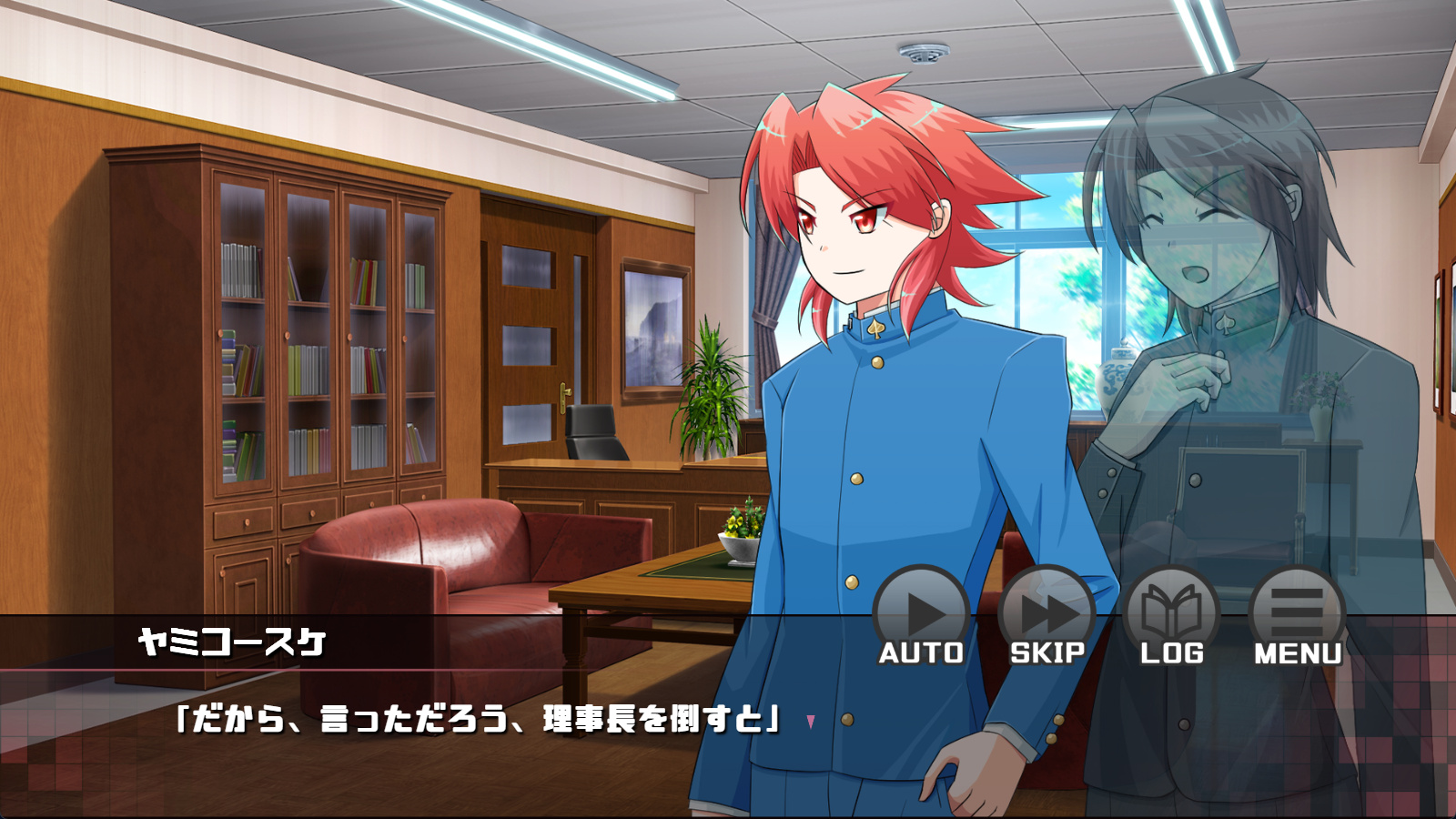Activate the SKIP fast-forward button
Image resolution: width=1456 pixels, height=819 pixels.
[x=1046, y=616]
